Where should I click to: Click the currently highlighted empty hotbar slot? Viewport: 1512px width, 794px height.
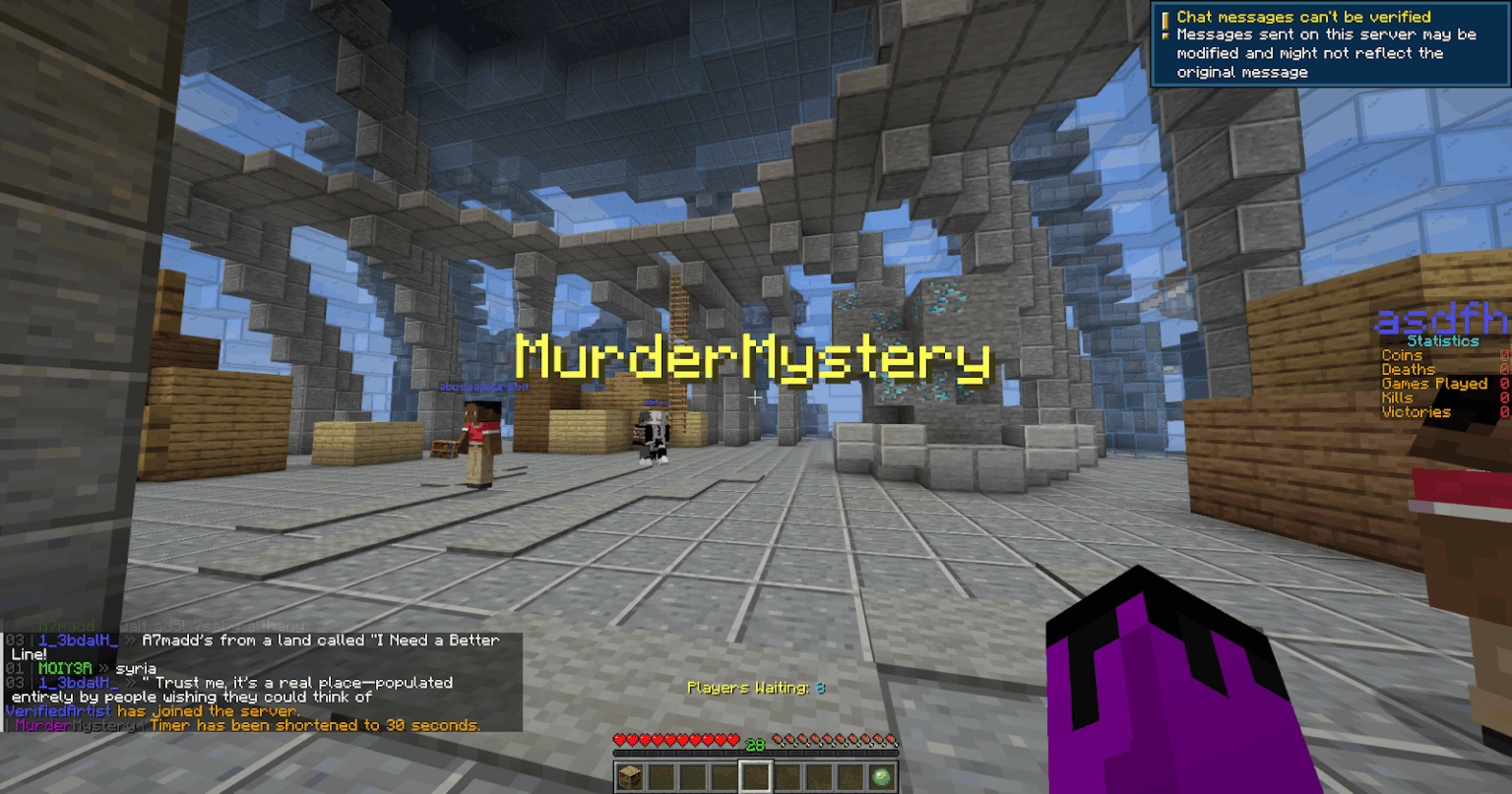pos(755,776)
